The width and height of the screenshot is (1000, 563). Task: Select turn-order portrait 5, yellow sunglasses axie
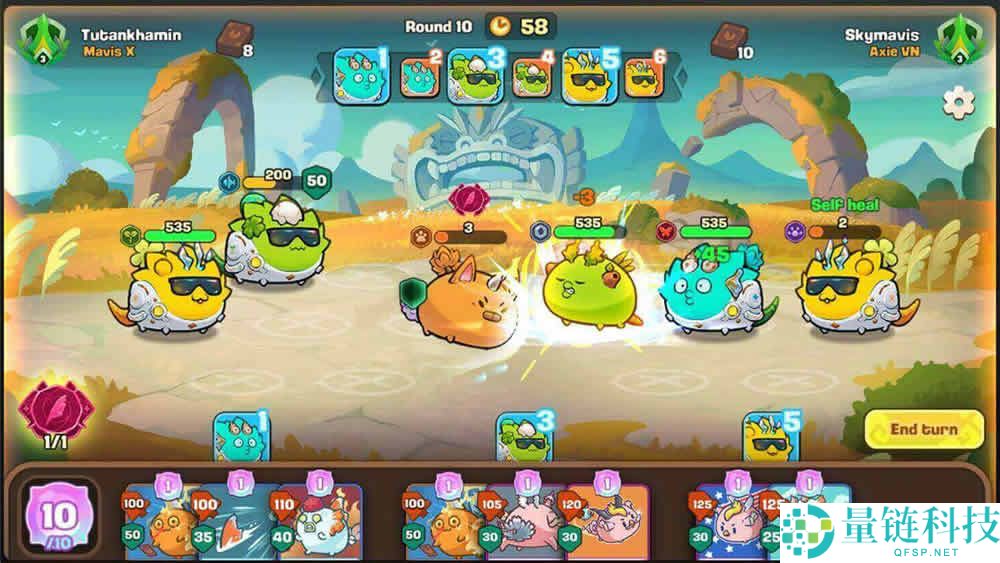(x=590, y=76)
